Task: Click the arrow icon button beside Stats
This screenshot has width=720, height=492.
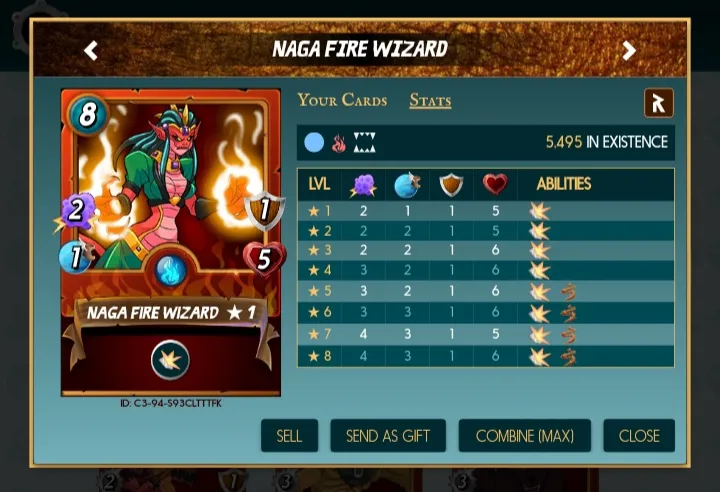Action: tap(658, 103)
